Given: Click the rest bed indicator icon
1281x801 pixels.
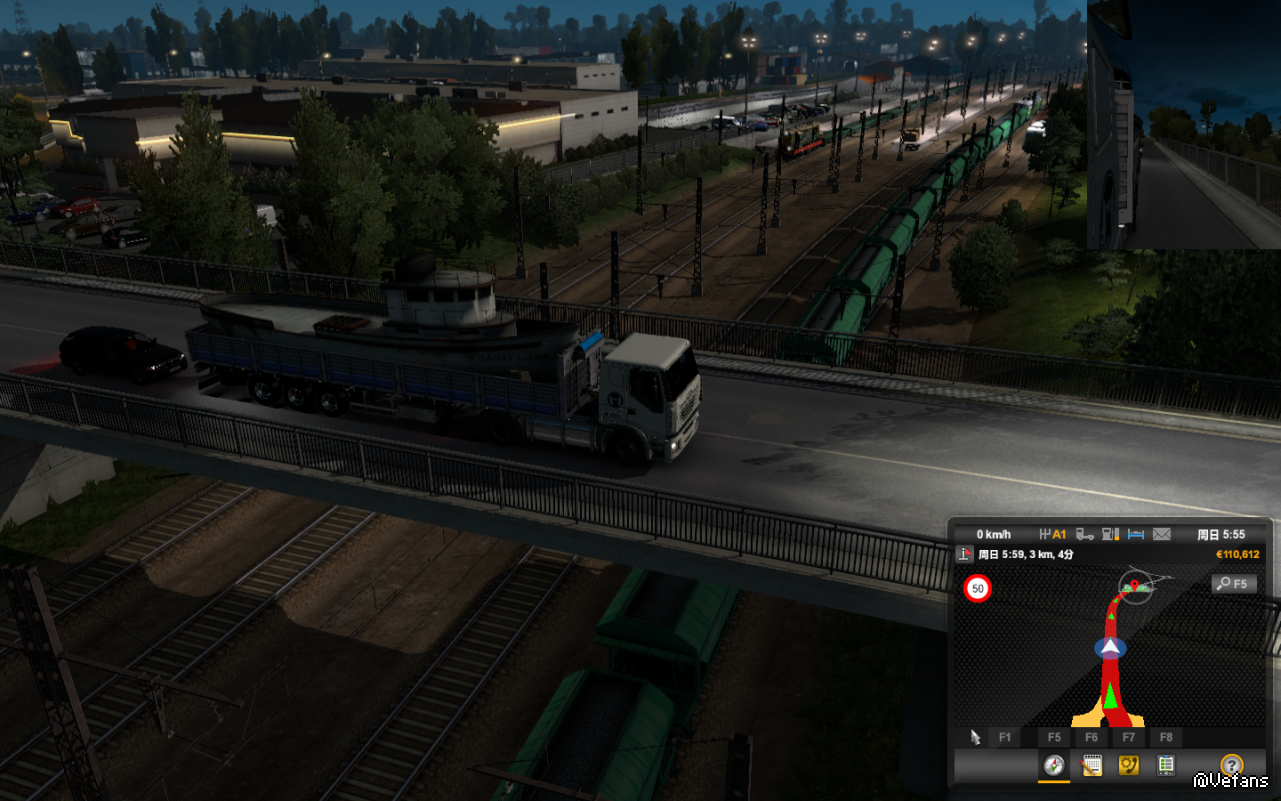Looking at the screenshot, I should (x=1135, y=534).
